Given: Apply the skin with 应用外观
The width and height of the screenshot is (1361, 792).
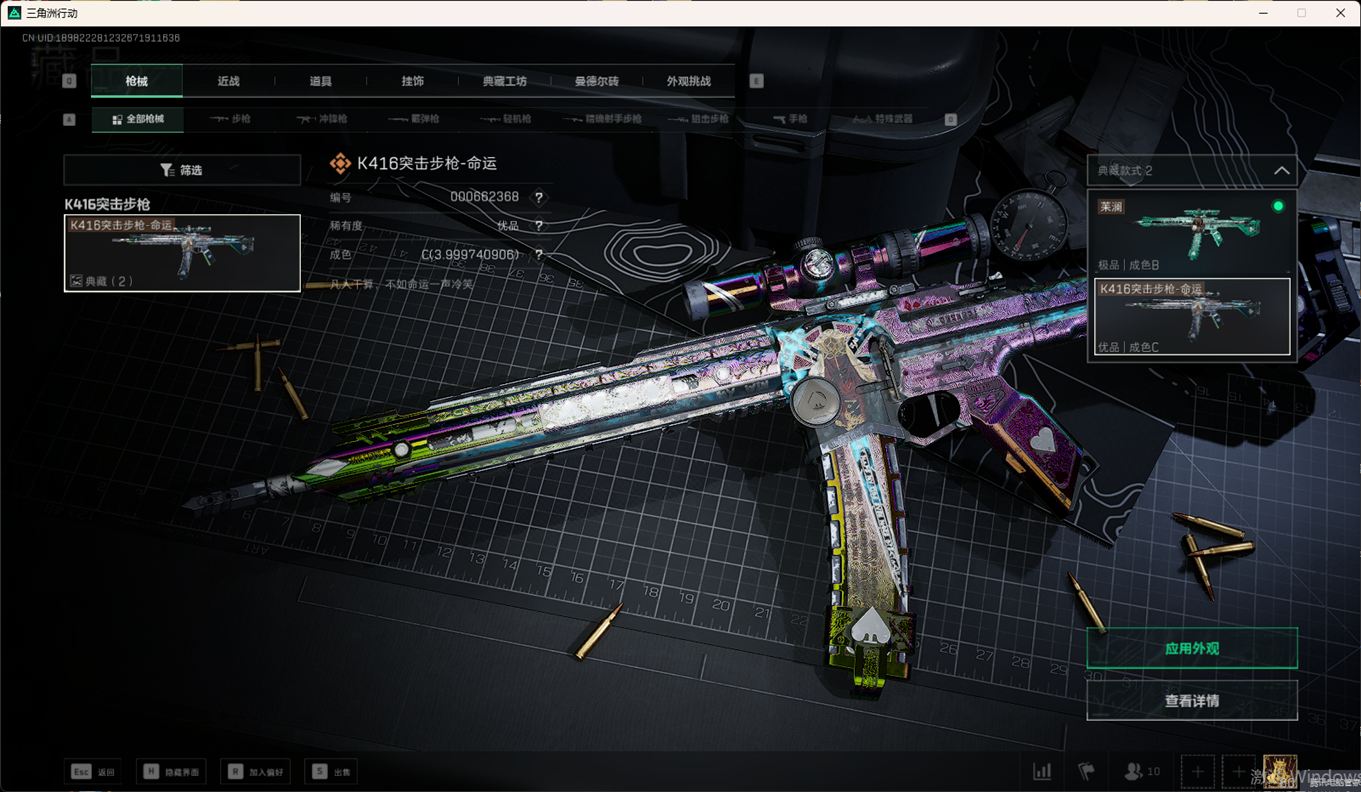Looking at the screenshot, I should (1191, 648).
